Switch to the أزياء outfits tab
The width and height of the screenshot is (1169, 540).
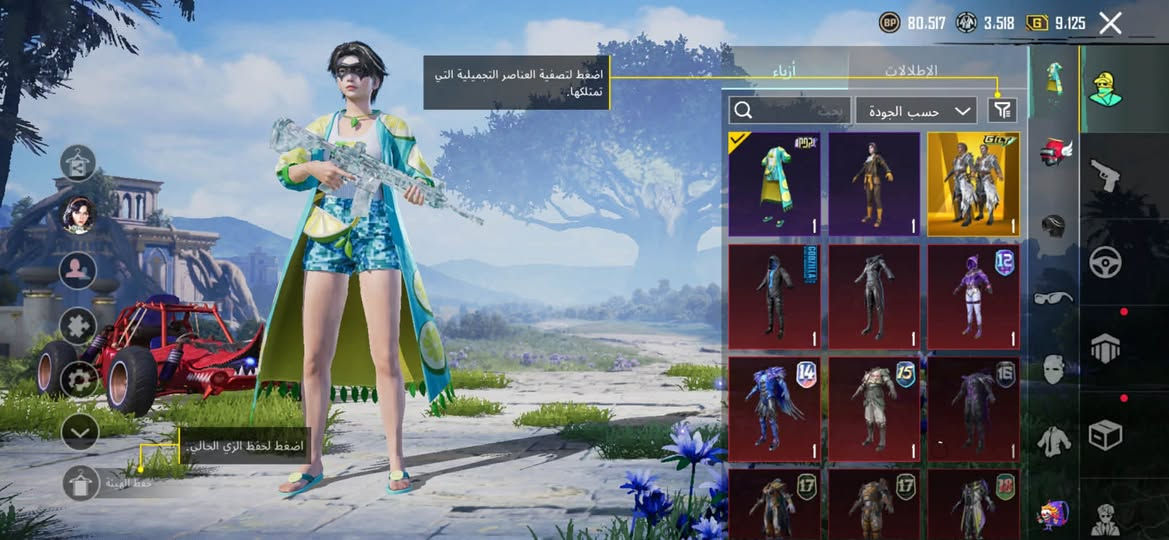(x=785, y=71)
